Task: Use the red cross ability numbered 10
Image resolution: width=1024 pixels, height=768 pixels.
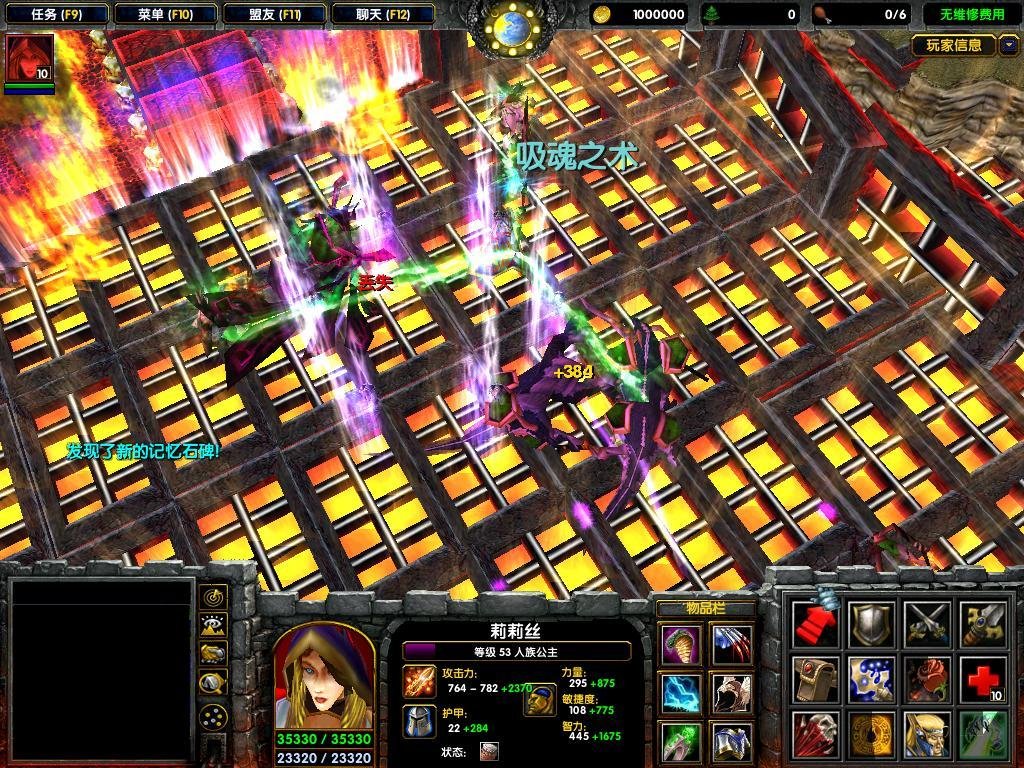Action: [x=981, y=679]
